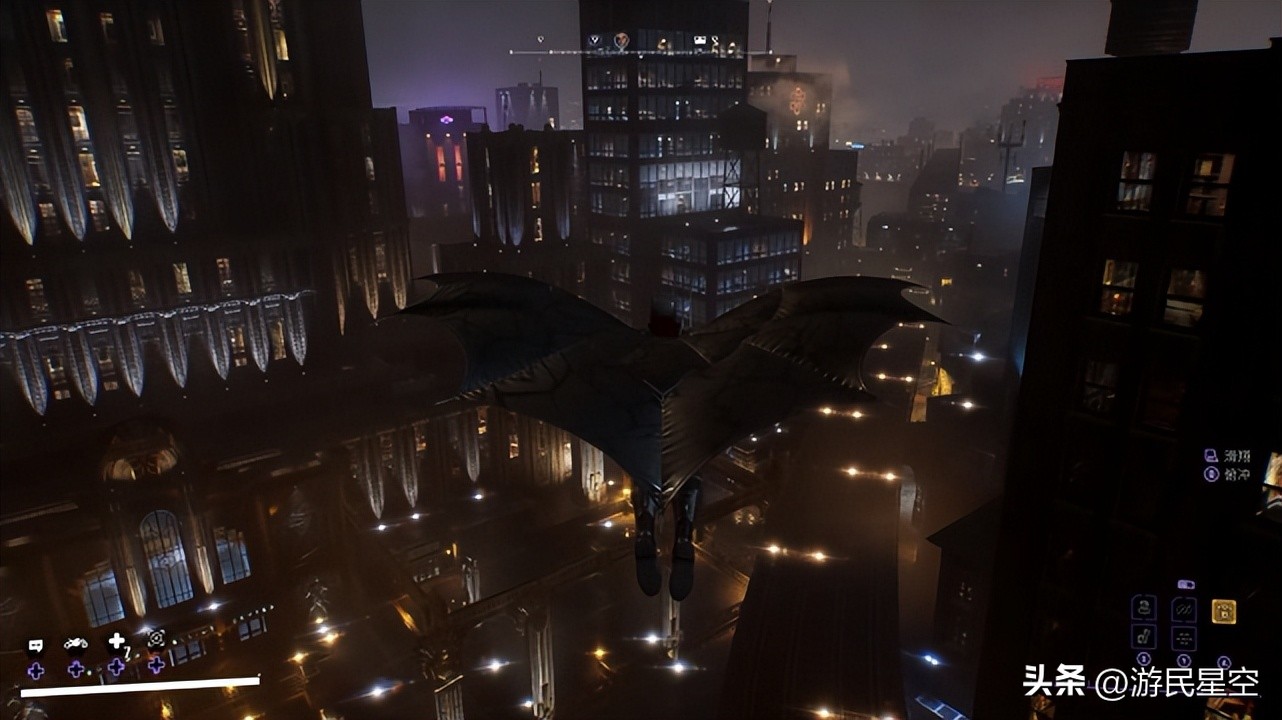Summon the Batcycle via motorcycle icon
The width and height of the screenshot is (1282, 720).
76,643
